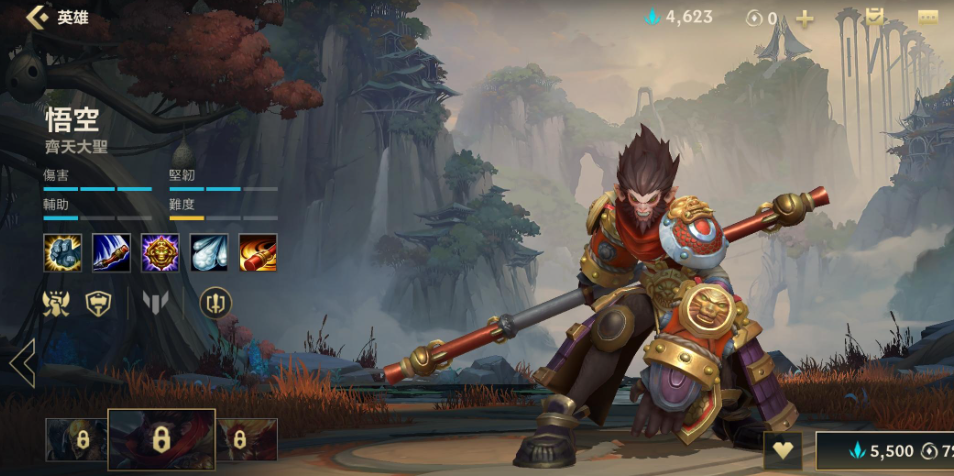Select the first locked skin thumbnail
This screenshot has height=476, width=954.
pos(76,439)
